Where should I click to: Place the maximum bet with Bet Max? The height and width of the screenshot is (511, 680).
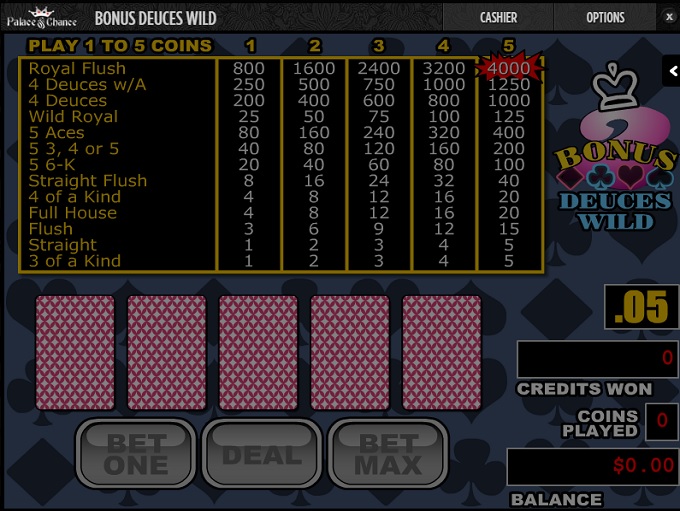(389, 455)
